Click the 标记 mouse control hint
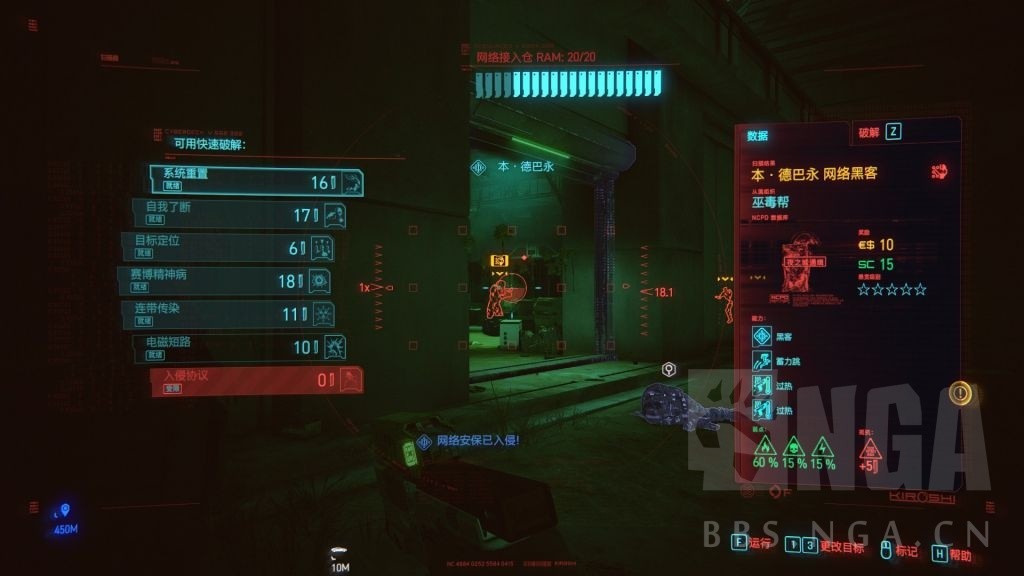The height and width of the screenshot is (576, 1024). [x=896, y=549]
